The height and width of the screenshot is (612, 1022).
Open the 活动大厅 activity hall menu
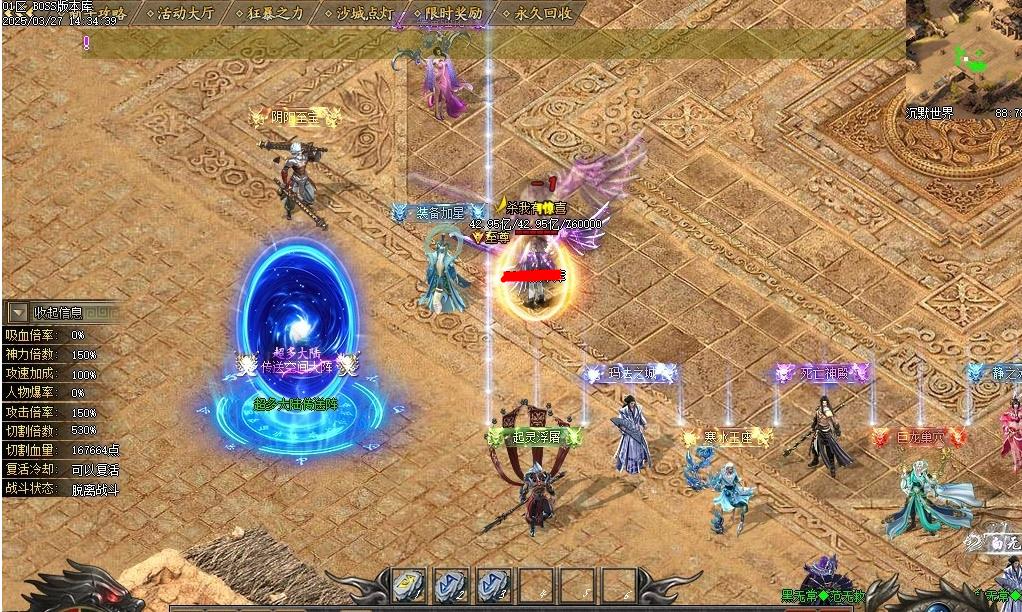[186, 13]
